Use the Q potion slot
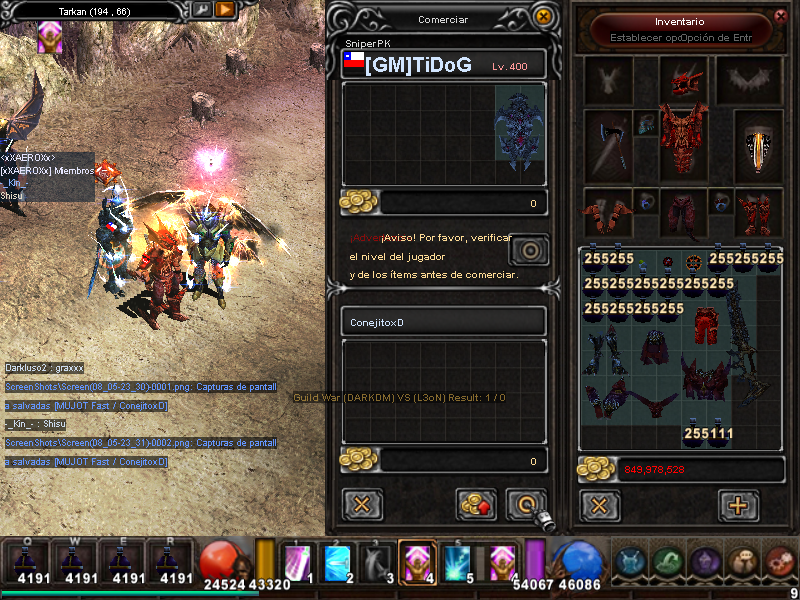This screenshot has height=600, width=800. 31,562
